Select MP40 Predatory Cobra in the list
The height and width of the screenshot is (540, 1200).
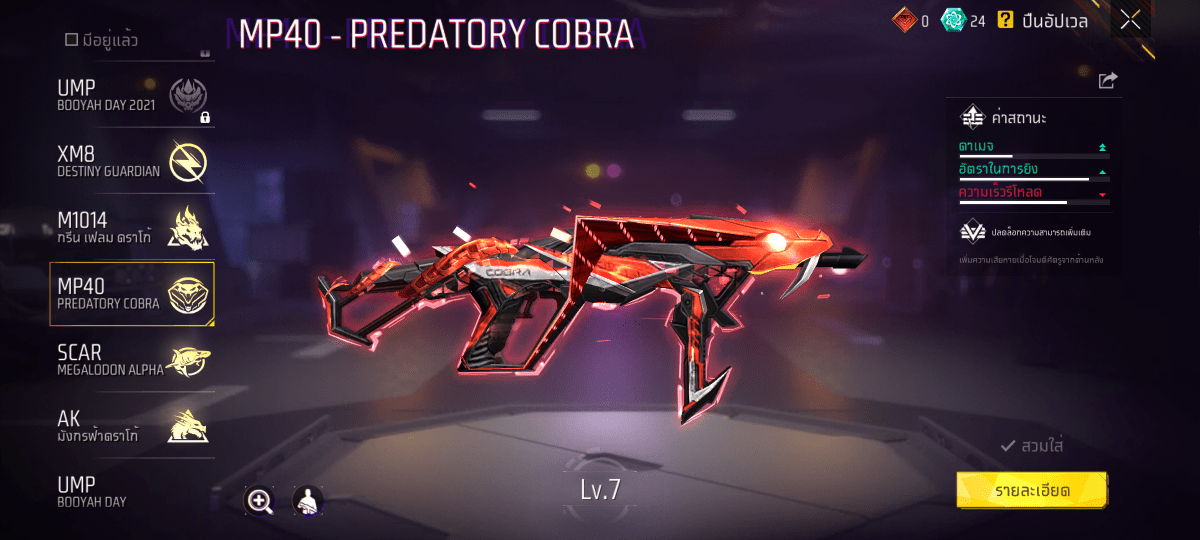tap(132, 294)
